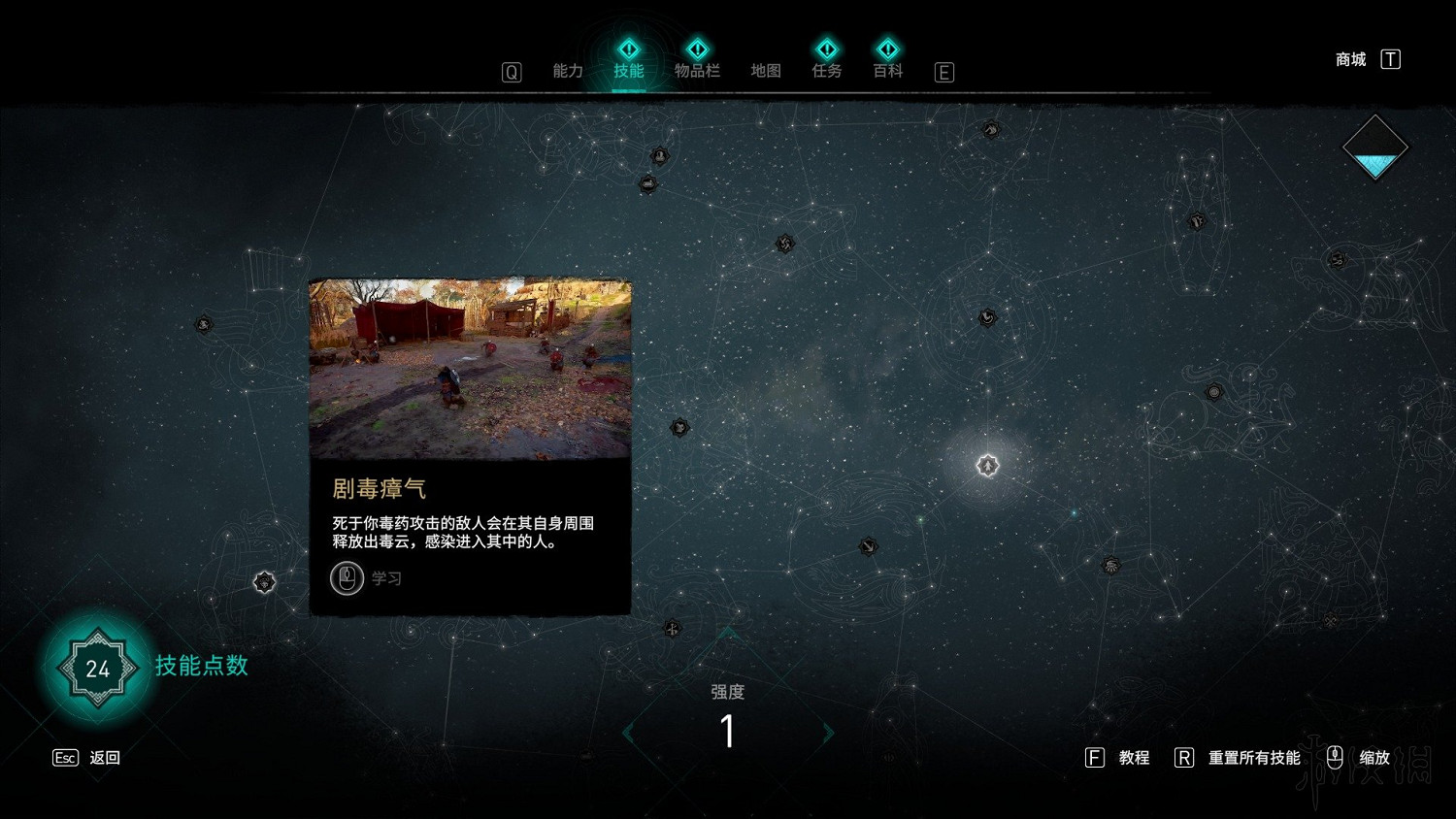
Task: Click the 任务 quests diamond icon
Action: tap(826, 47)
